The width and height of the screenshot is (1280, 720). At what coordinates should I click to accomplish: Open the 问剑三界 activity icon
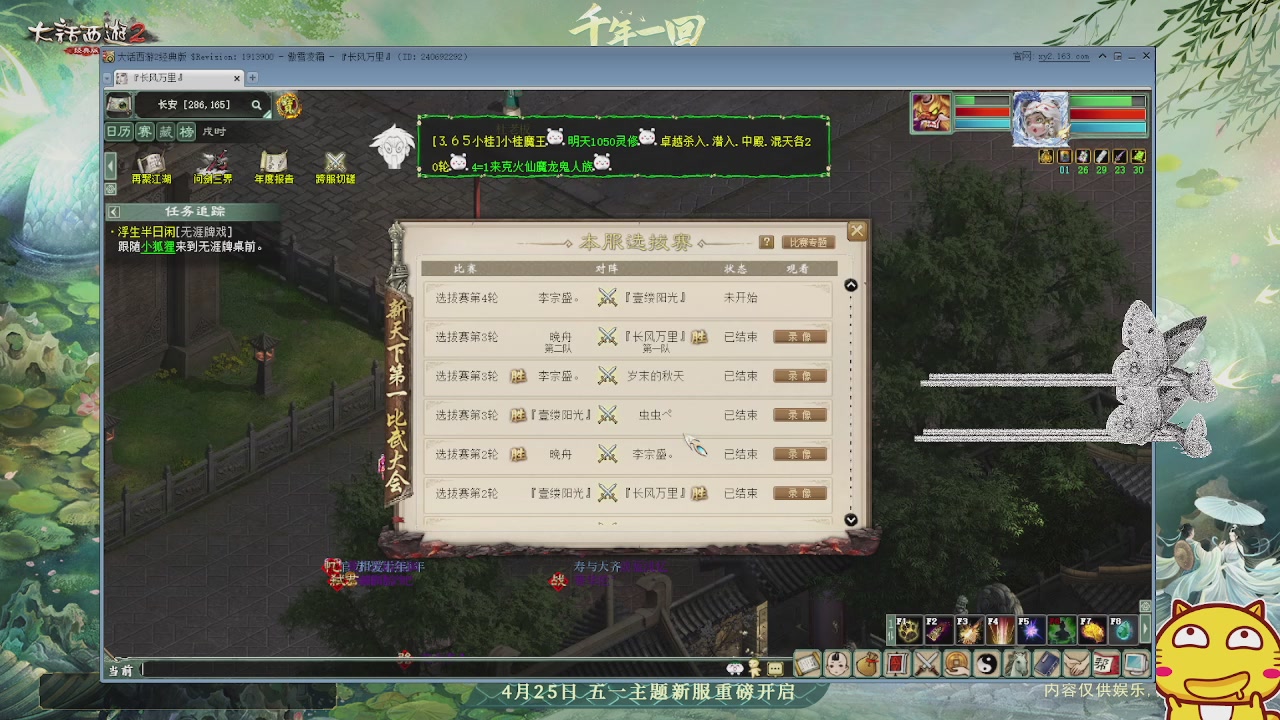[214, 161]
